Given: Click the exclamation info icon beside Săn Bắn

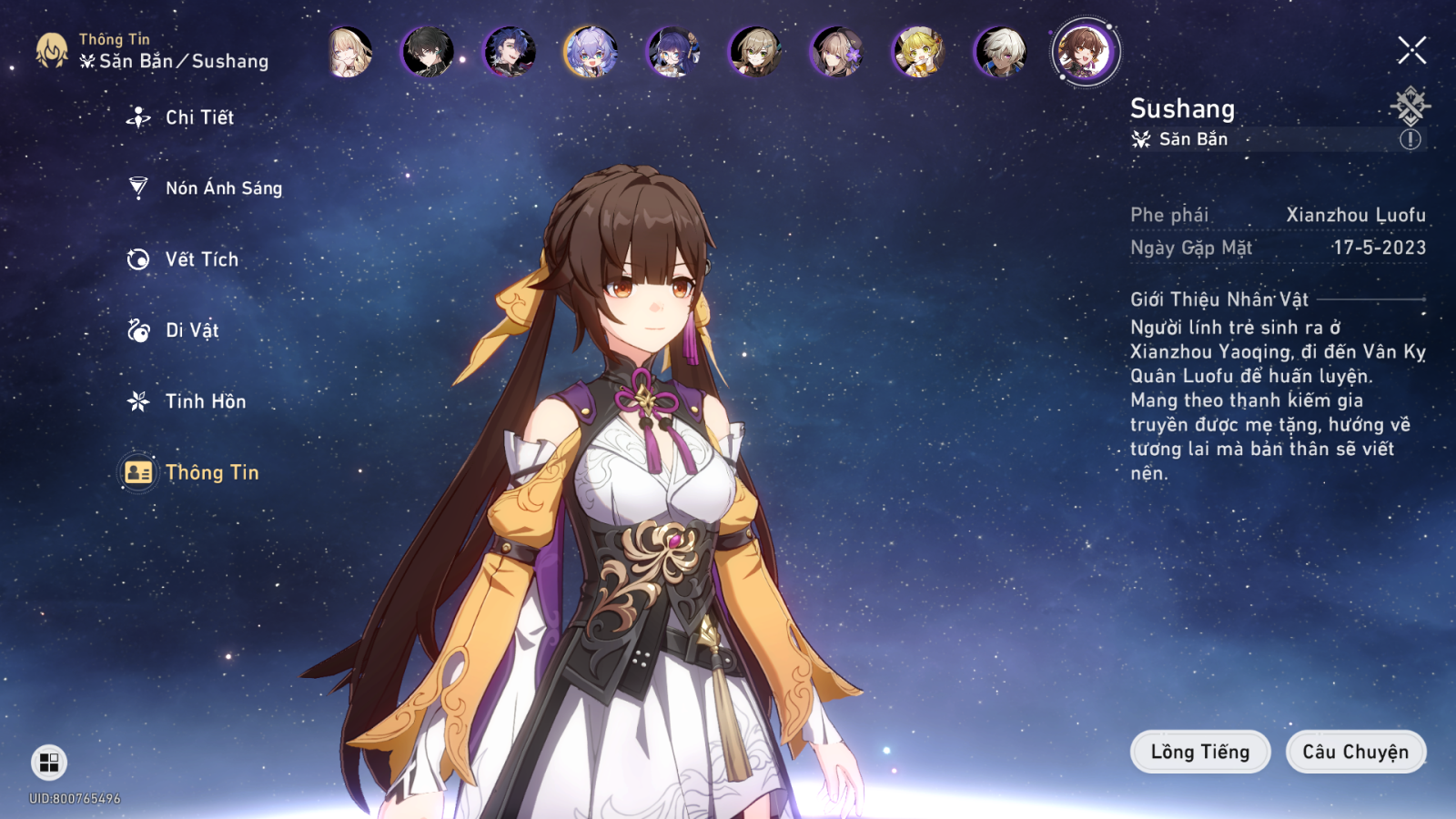Looking at the screenshot, I should click(1410, 139).
